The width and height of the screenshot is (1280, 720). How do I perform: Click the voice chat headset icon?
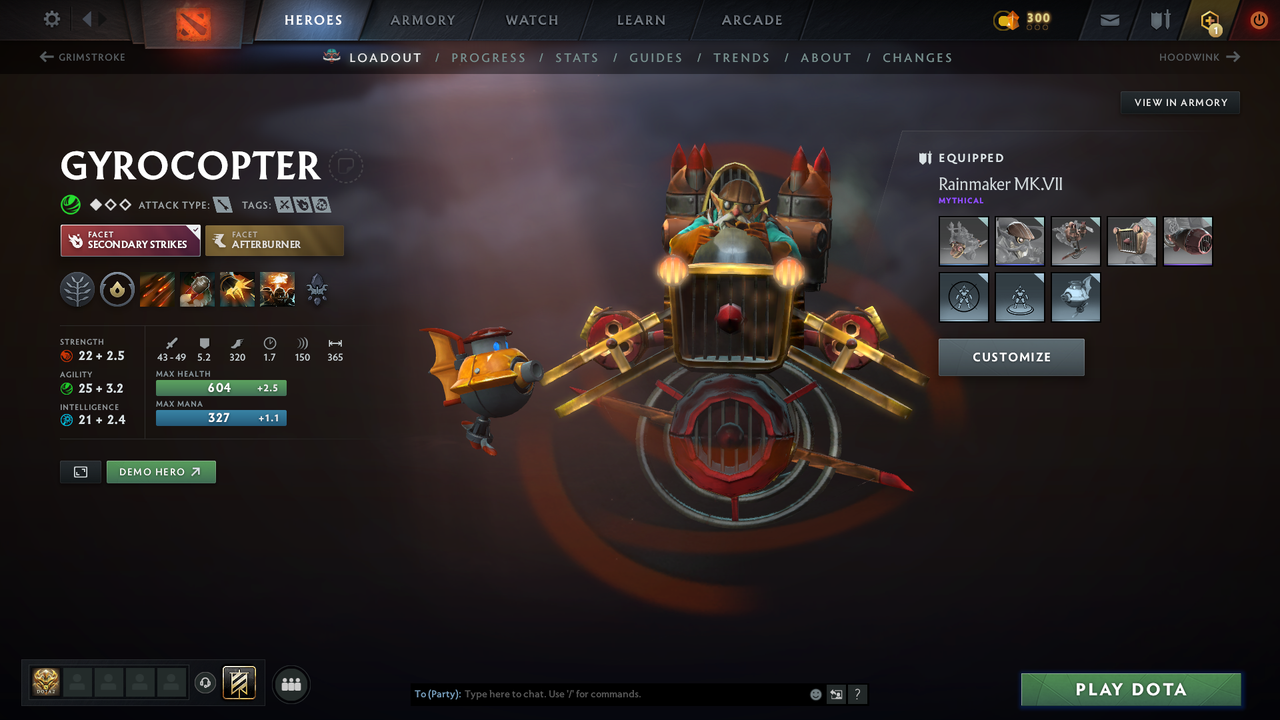[207, 683]
